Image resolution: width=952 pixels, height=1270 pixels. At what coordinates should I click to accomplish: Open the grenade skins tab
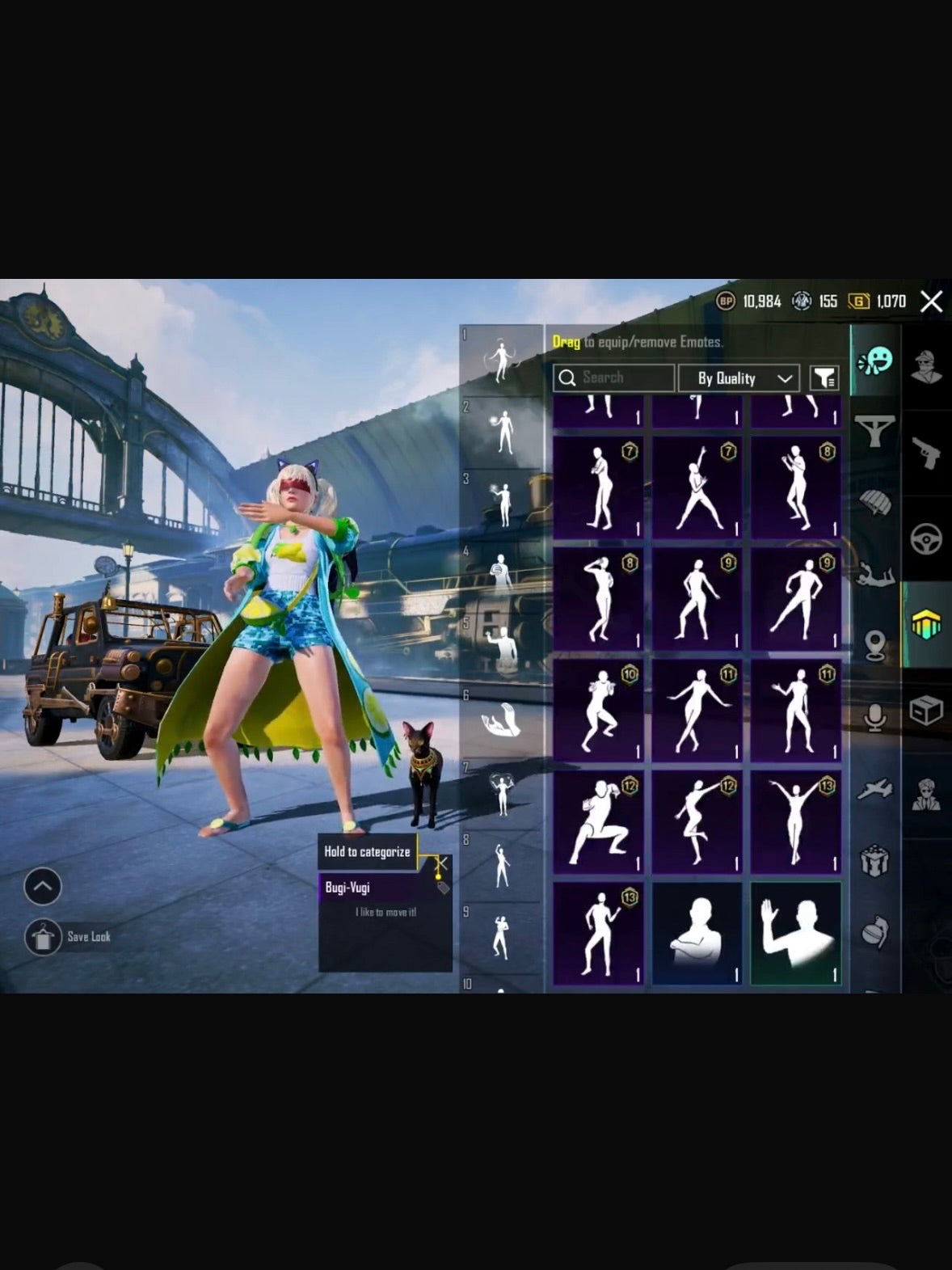pyautogui.click(x=875, y=931)
